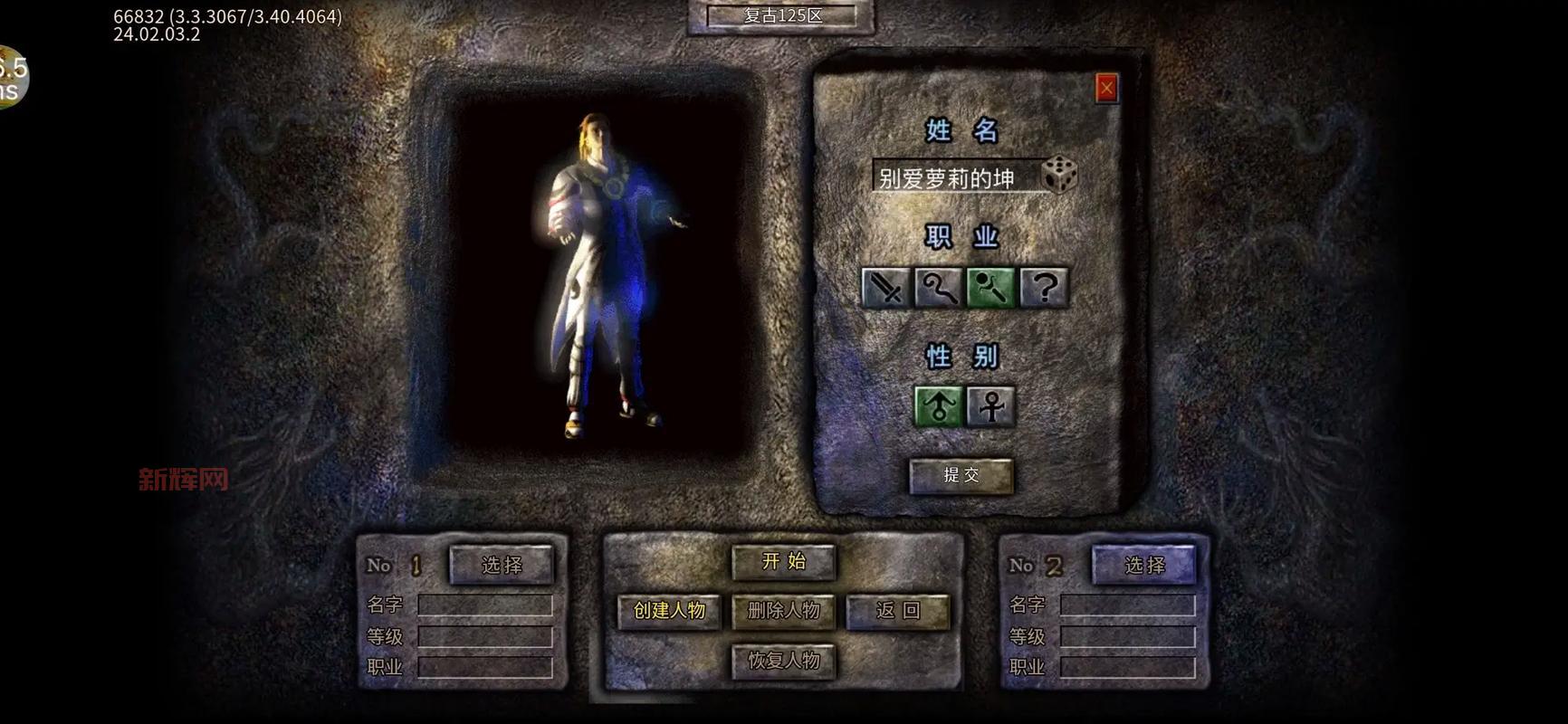The height and width of the screenshot is (724, 1568).
Task: Submit the new character with 提交
Action: (961, 475)
